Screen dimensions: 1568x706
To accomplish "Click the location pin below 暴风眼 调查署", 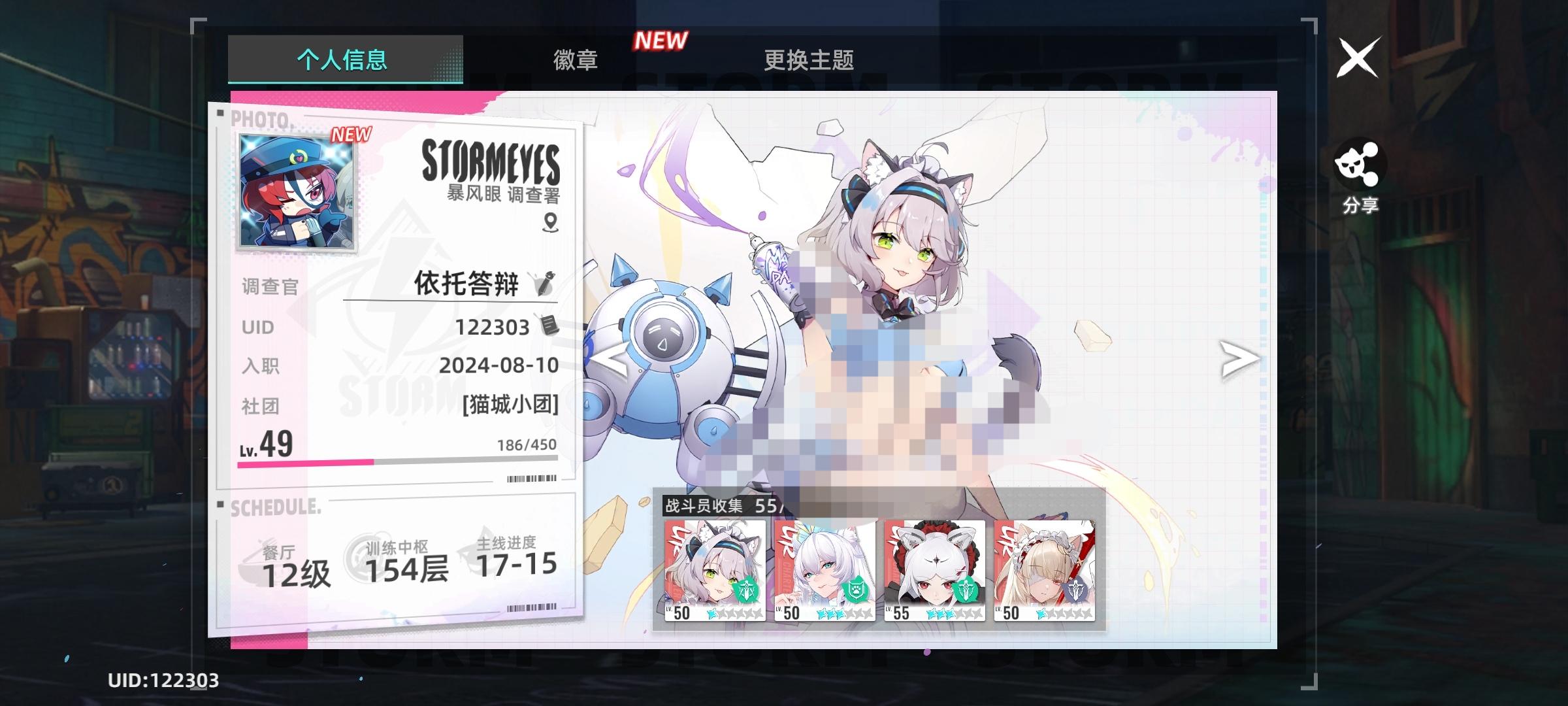I will [x=551, y=223].
